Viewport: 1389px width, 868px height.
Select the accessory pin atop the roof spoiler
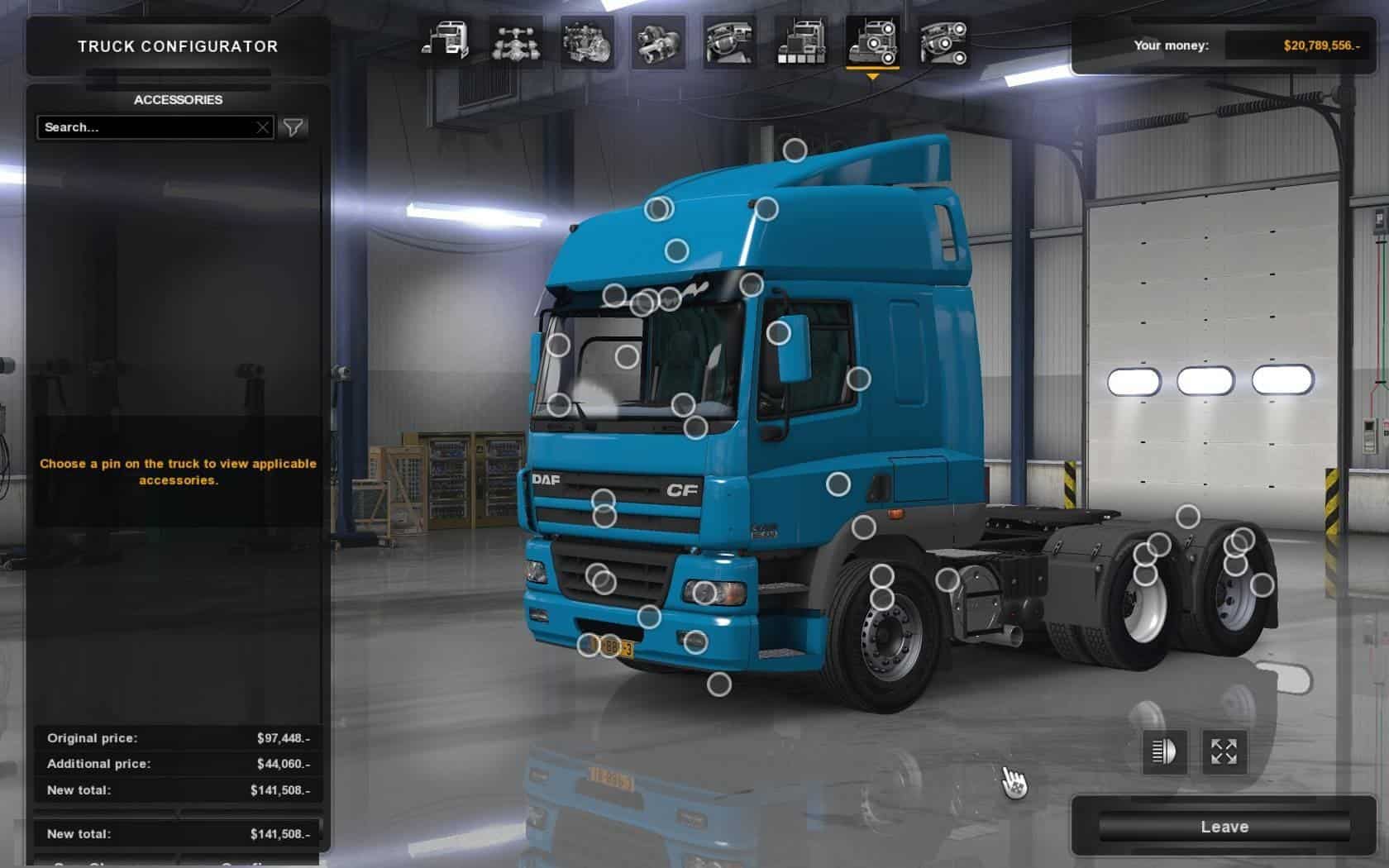click(x=795, y=150)
